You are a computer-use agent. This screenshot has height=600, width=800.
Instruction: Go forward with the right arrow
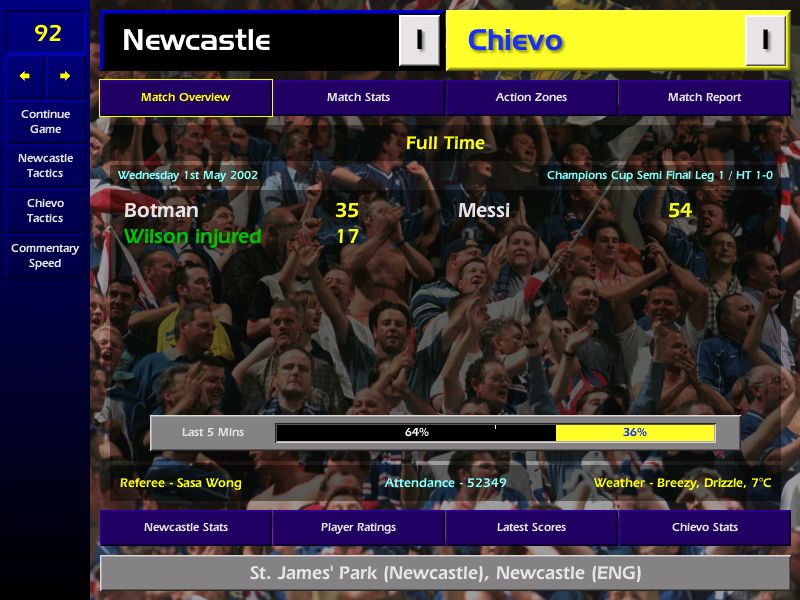pyautogui.click(x=65, y=76)
